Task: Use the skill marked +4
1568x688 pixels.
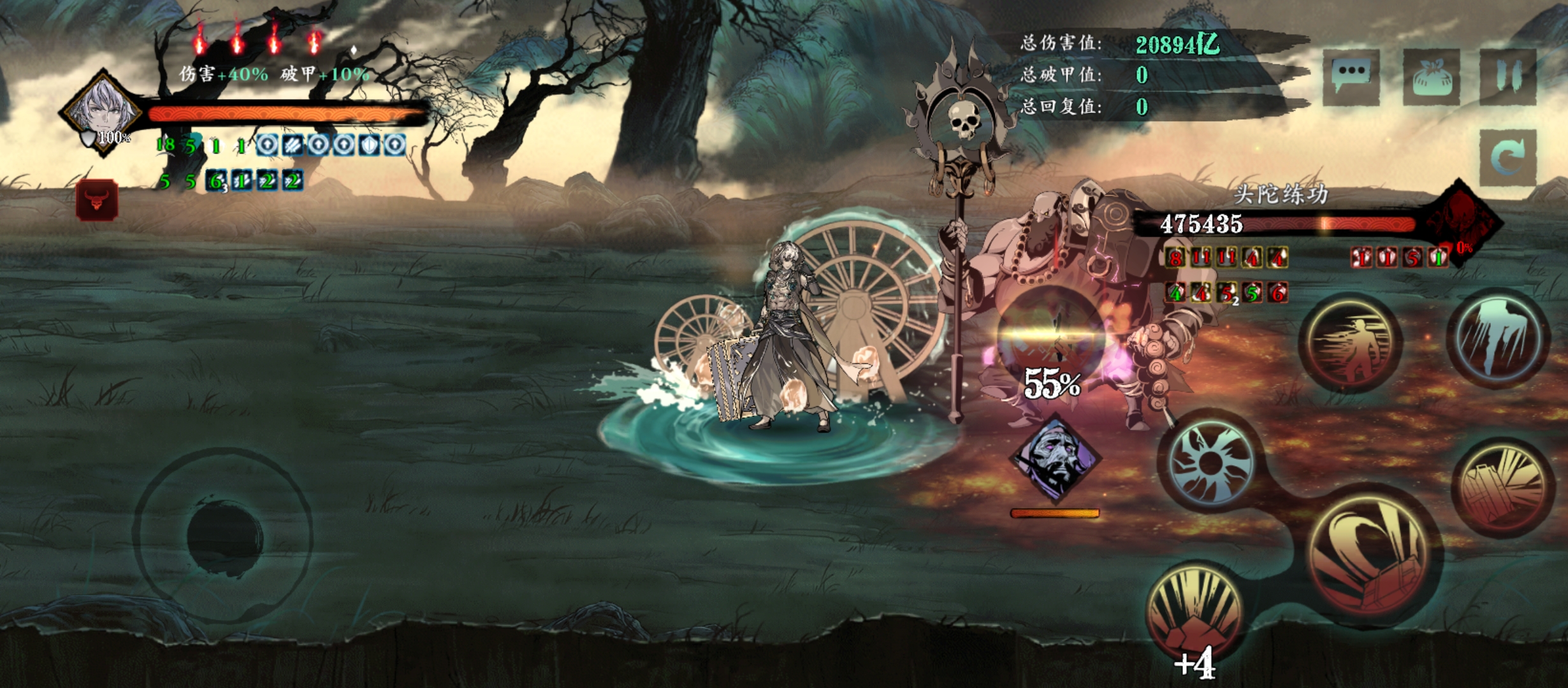Action: click(1195, 615)
